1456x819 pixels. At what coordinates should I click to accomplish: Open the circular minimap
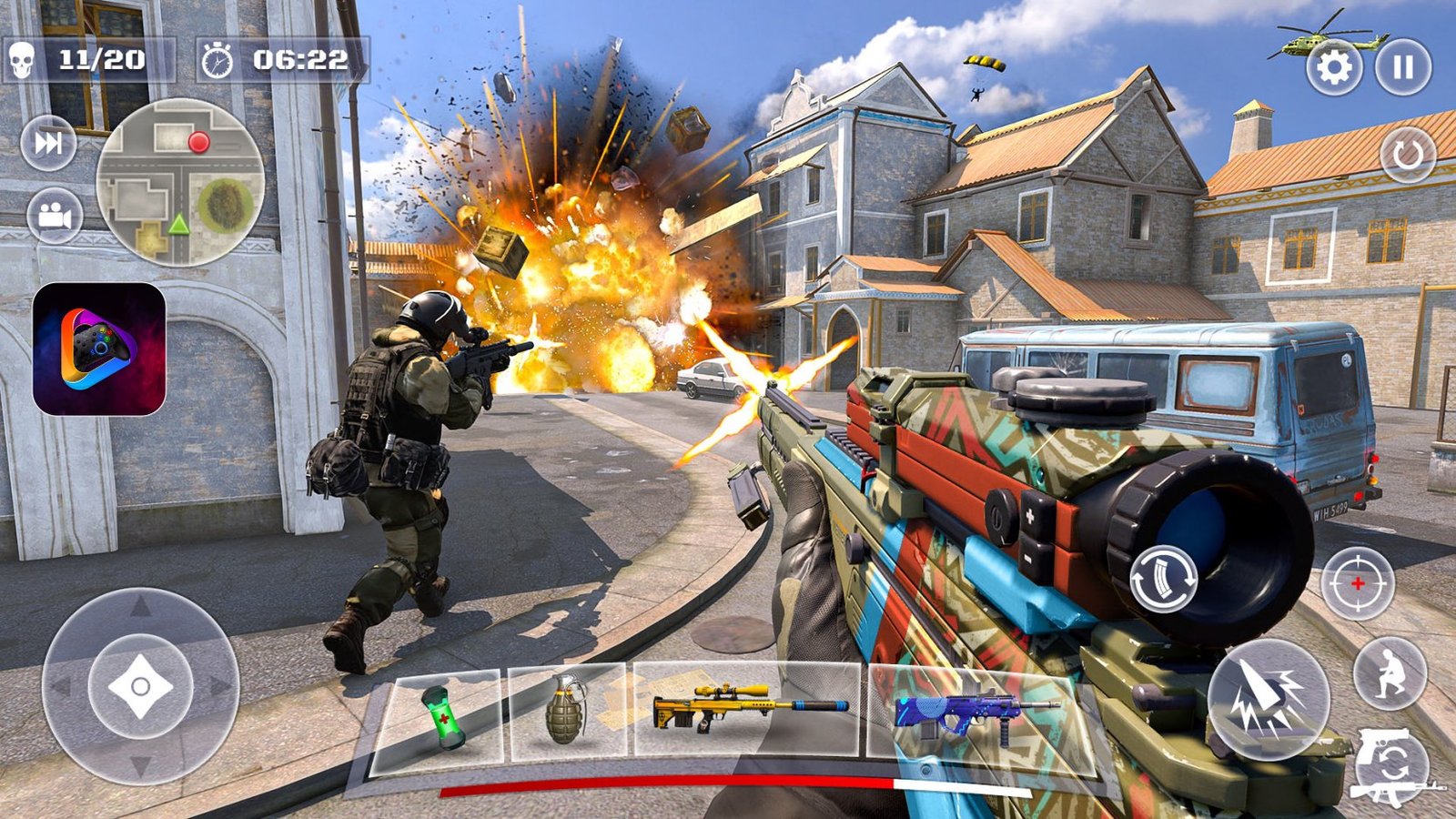(x=180, y=182)
